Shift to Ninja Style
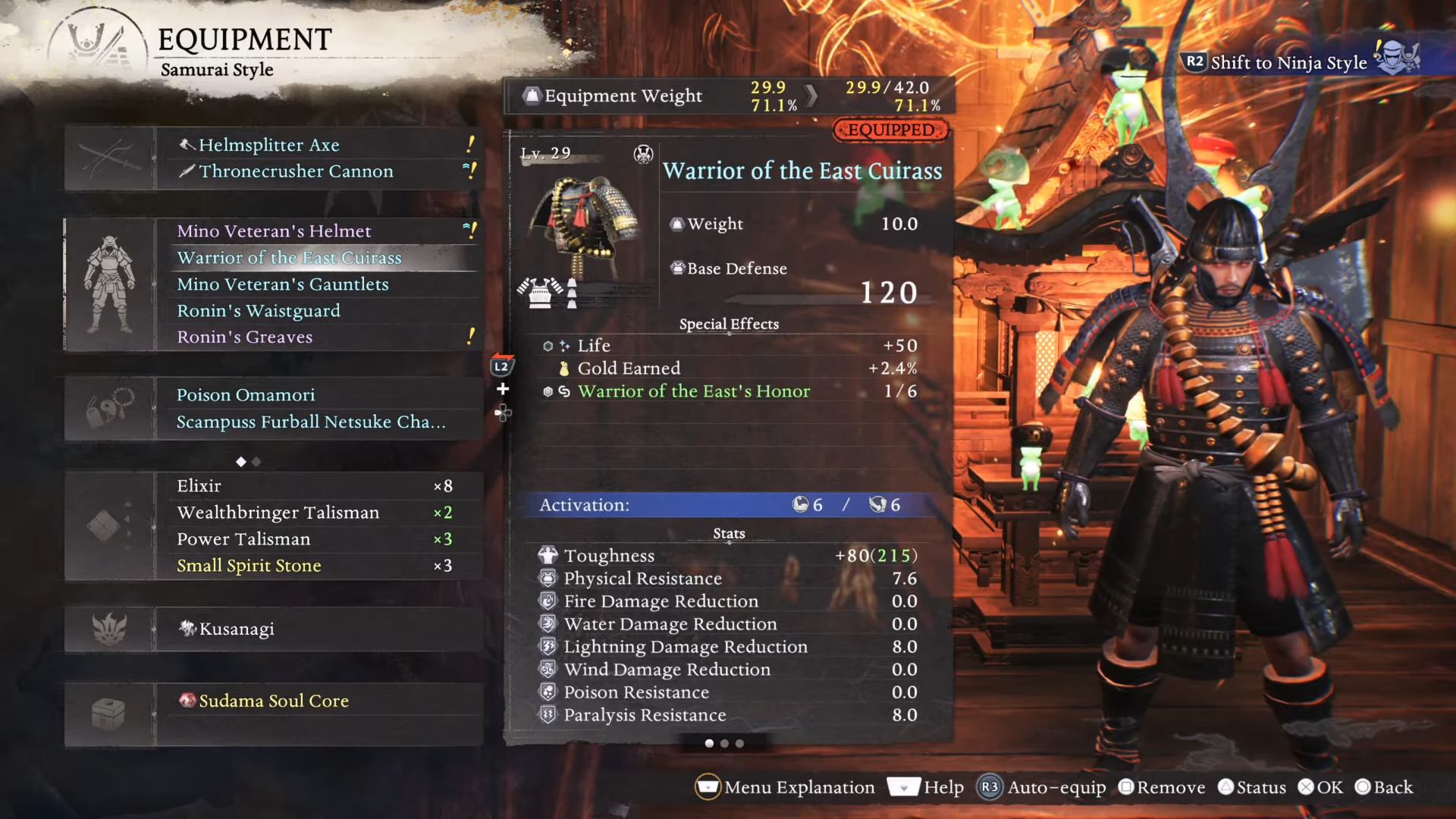 pyautogui.click(x=1288, y=62)
